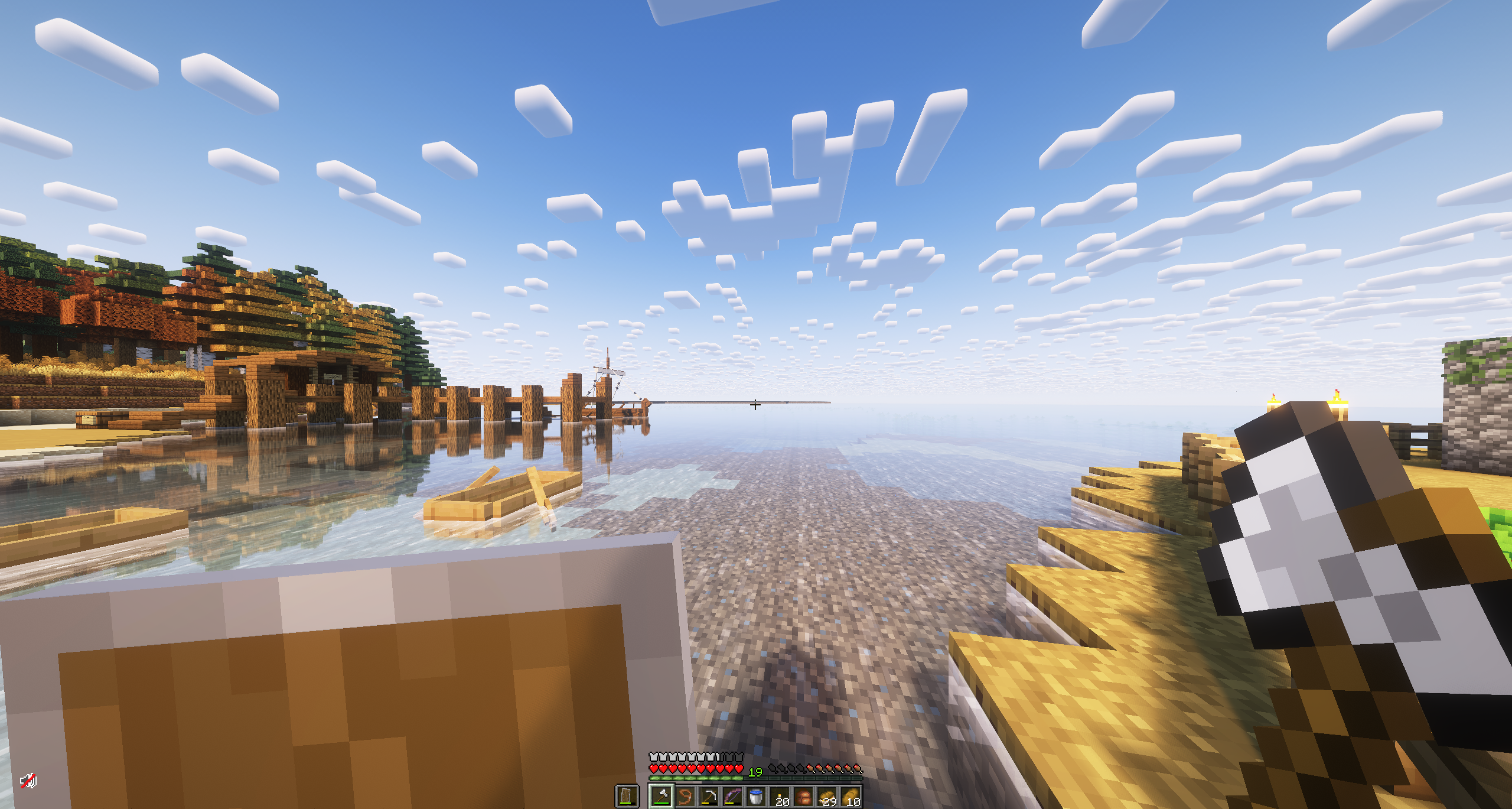Click the leftmost heart in the health bar
The width and height of the screenshot is (1512, 809).
pyautogui.click(x=654, y=769)
